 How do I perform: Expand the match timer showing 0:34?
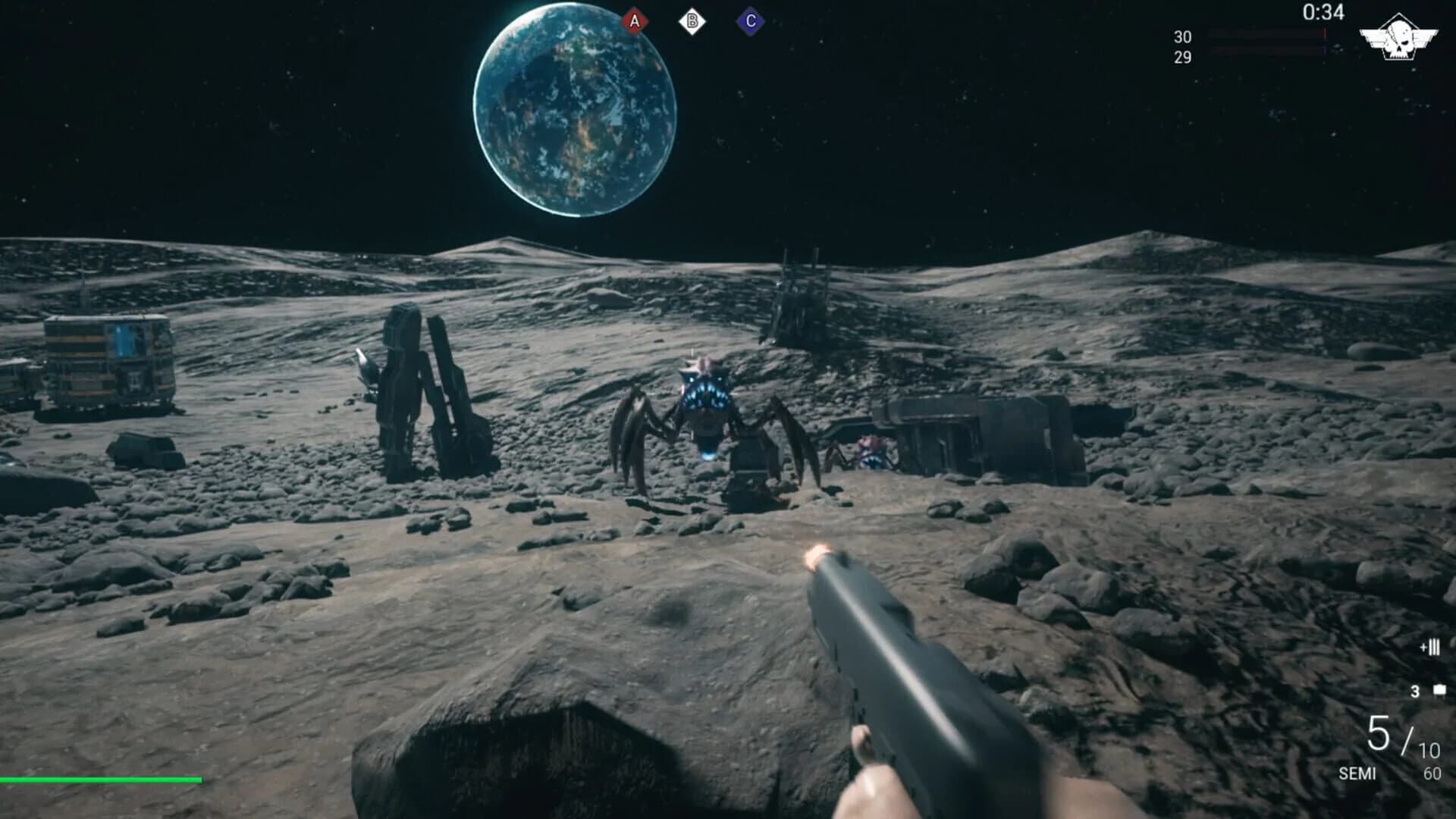pyautogui.click(x=1323, y=11)
